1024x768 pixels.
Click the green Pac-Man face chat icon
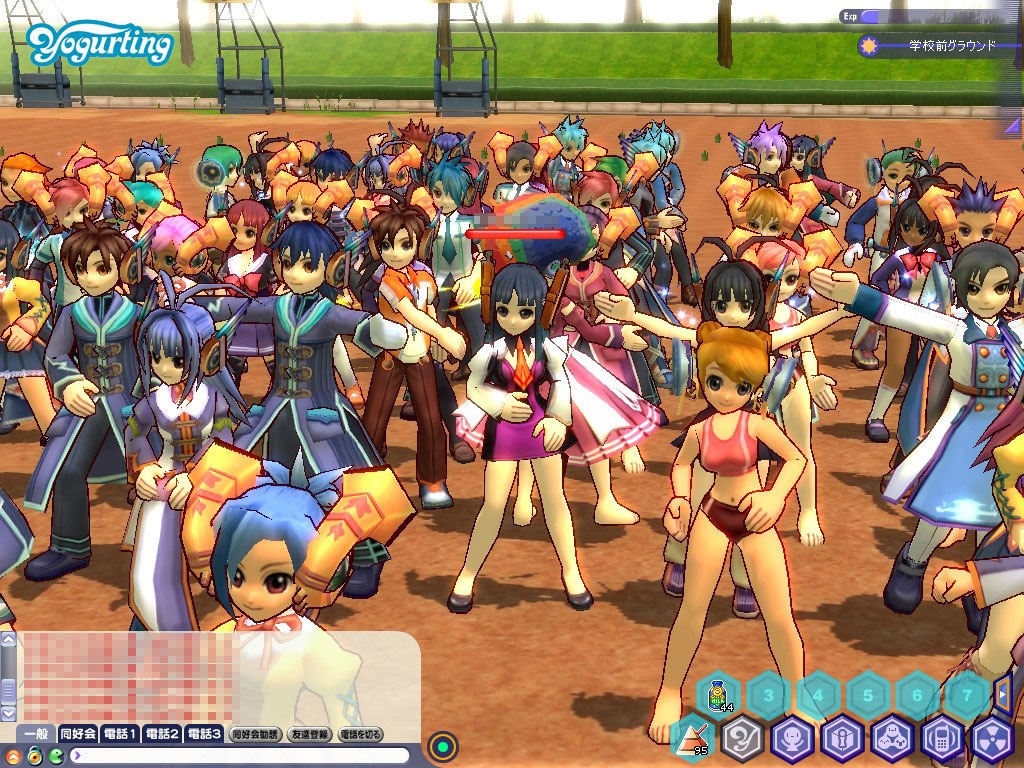pyautogui.click(x=56, y=755)
